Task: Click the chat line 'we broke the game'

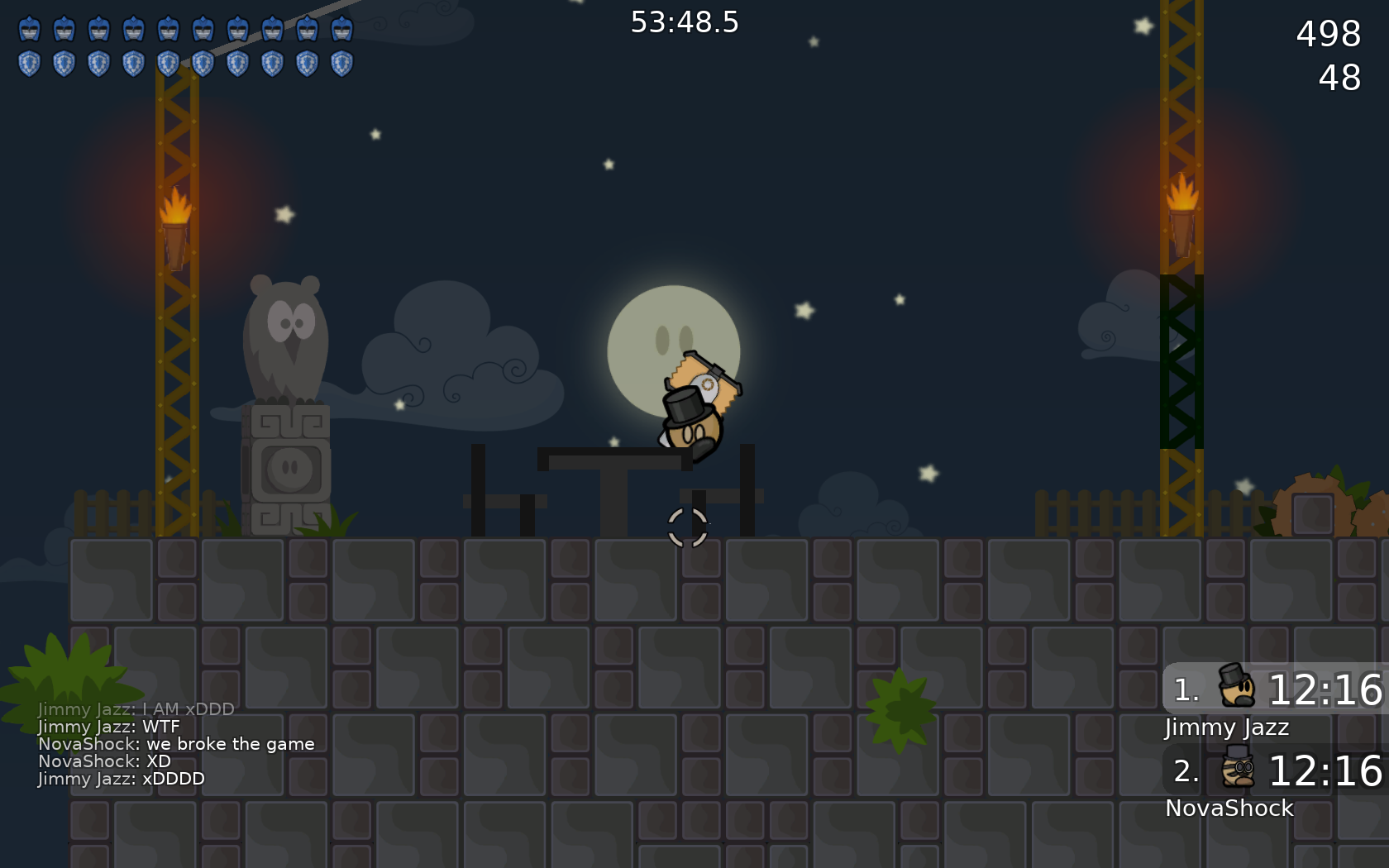Action: tap(176, 743)
